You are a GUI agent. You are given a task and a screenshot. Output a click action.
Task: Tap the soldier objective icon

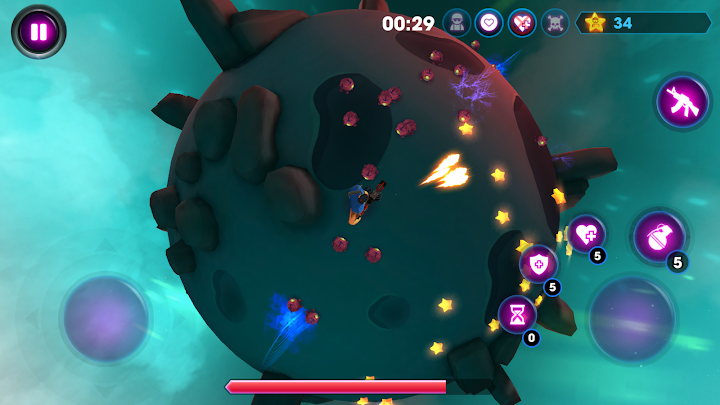click(x=457, y=22)
